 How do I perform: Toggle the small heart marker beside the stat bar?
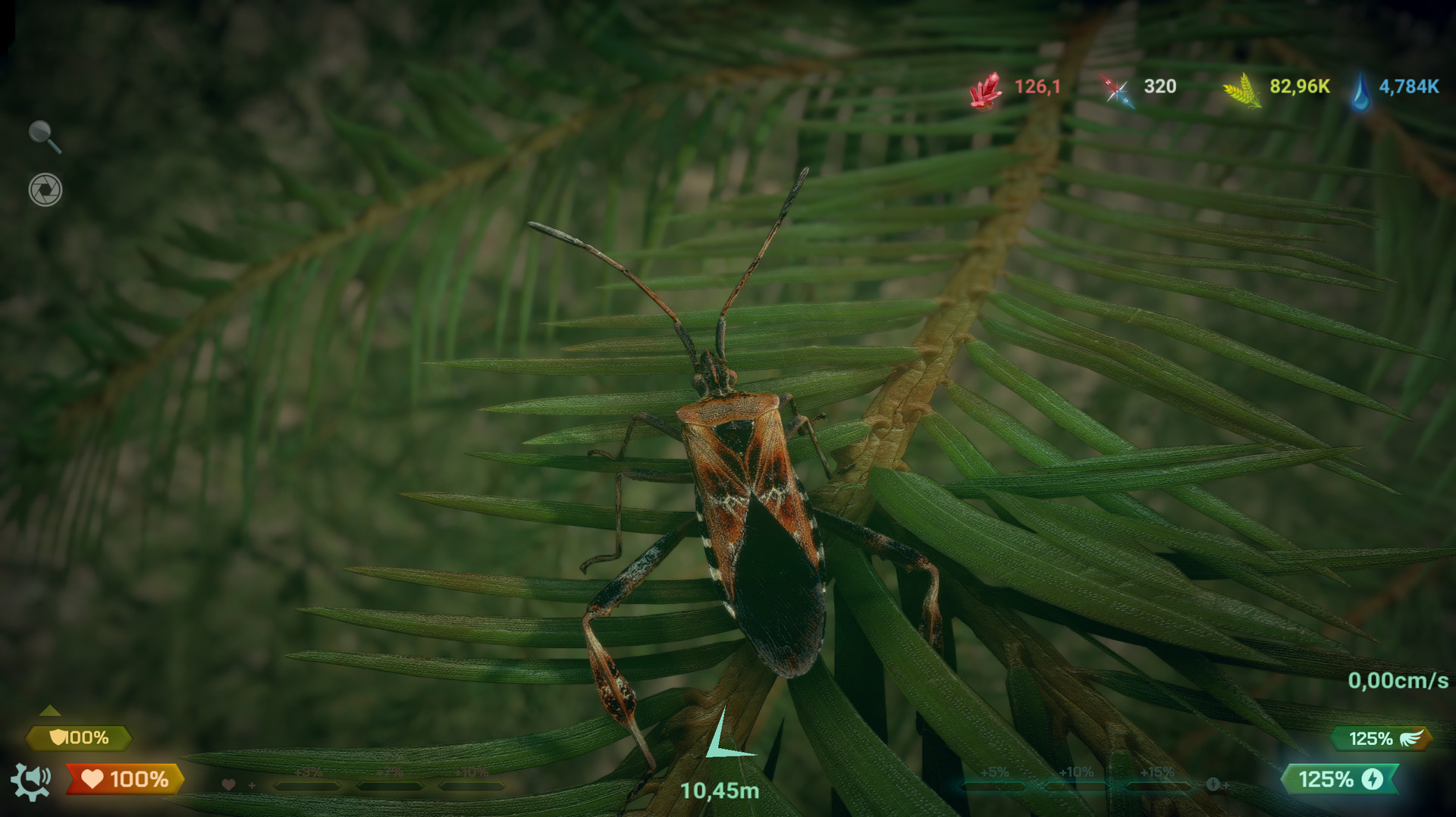pyautogui.click(x=227, y=784)
